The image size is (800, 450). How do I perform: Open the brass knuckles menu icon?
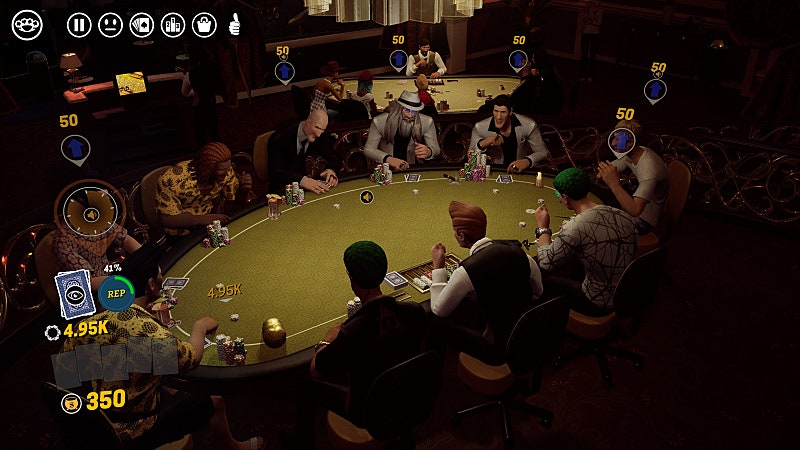[x=27, y=25]
